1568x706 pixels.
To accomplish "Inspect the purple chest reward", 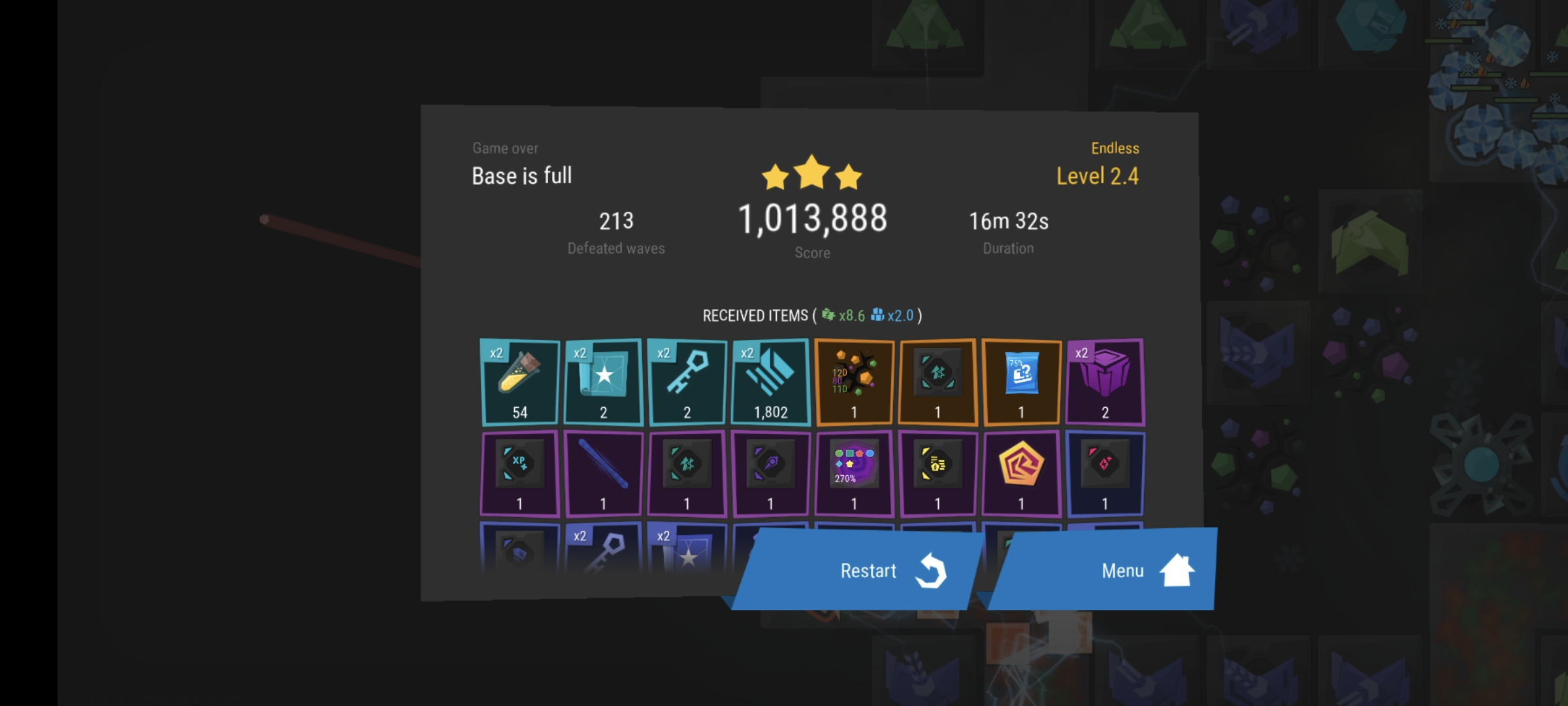I will pyautogui.click(x=1105, y=382).
